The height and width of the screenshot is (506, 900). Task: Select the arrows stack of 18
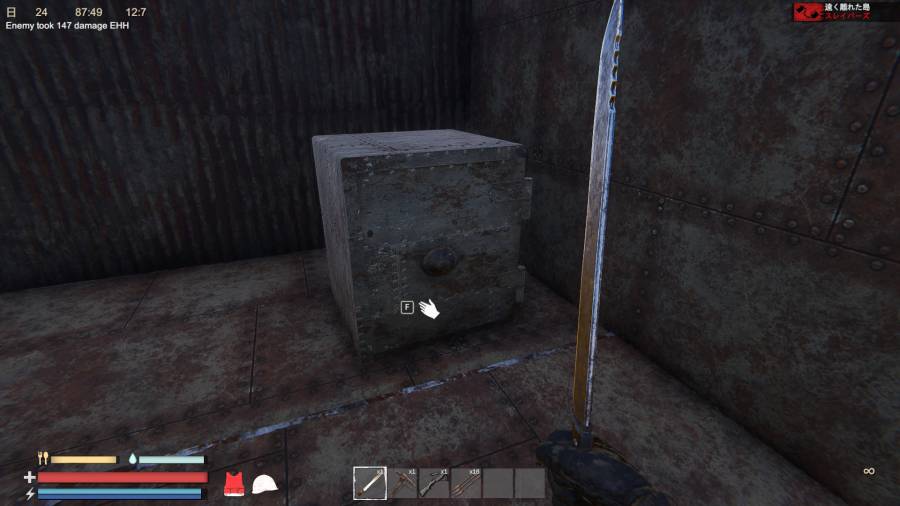pyautogui.click(x=466, y=483)
